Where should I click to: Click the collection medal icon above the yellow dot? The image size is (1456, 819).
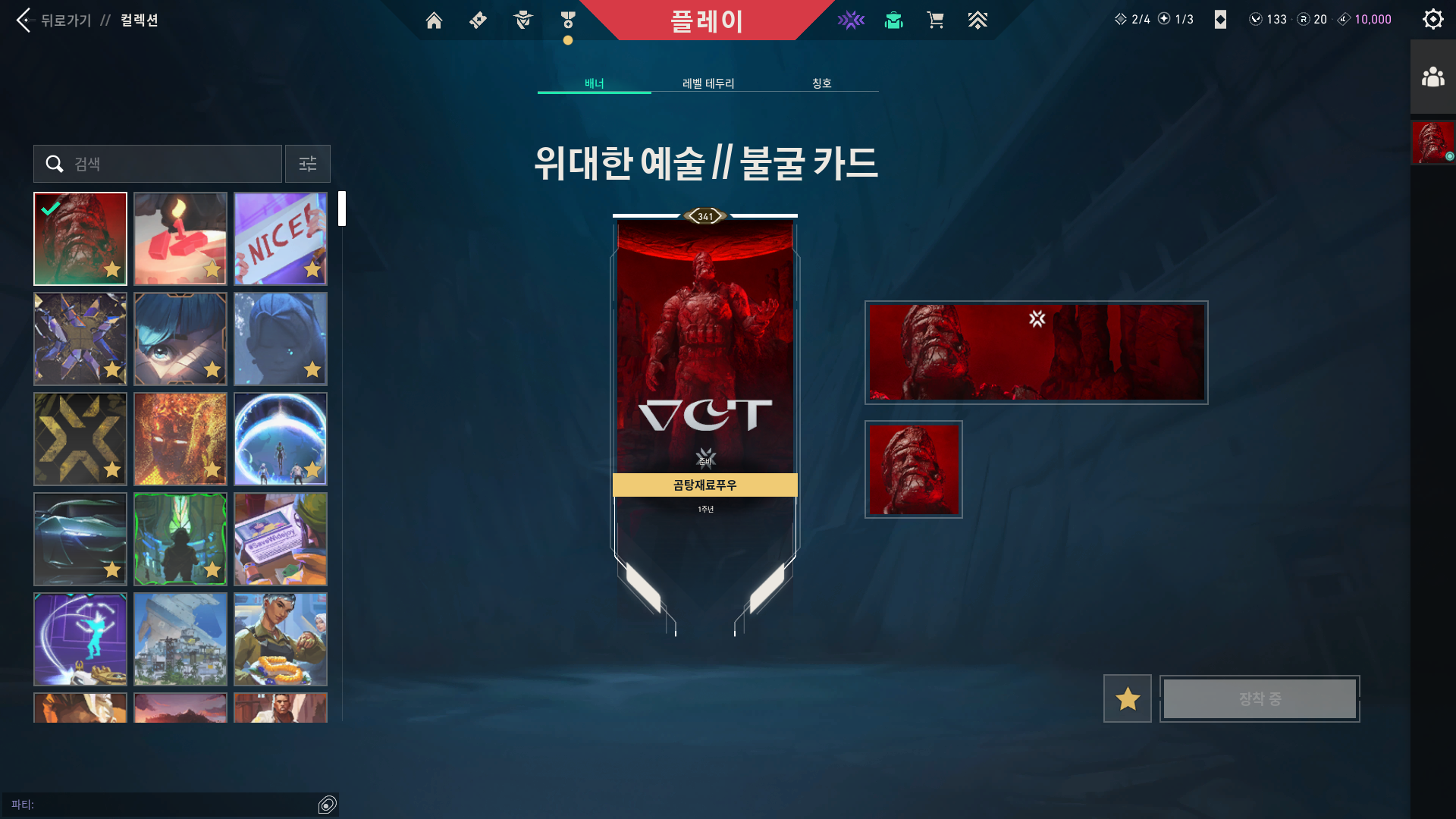click(567, 20)
